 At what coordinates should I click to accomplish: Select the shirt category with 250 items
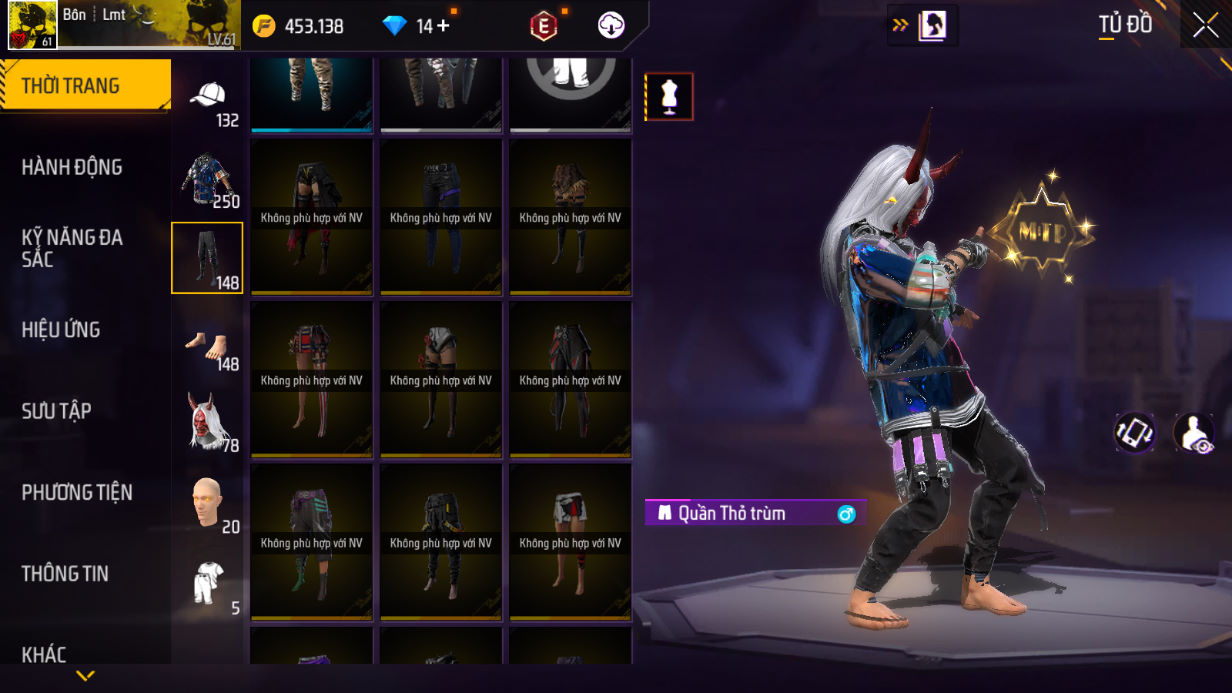click(207, 182)
